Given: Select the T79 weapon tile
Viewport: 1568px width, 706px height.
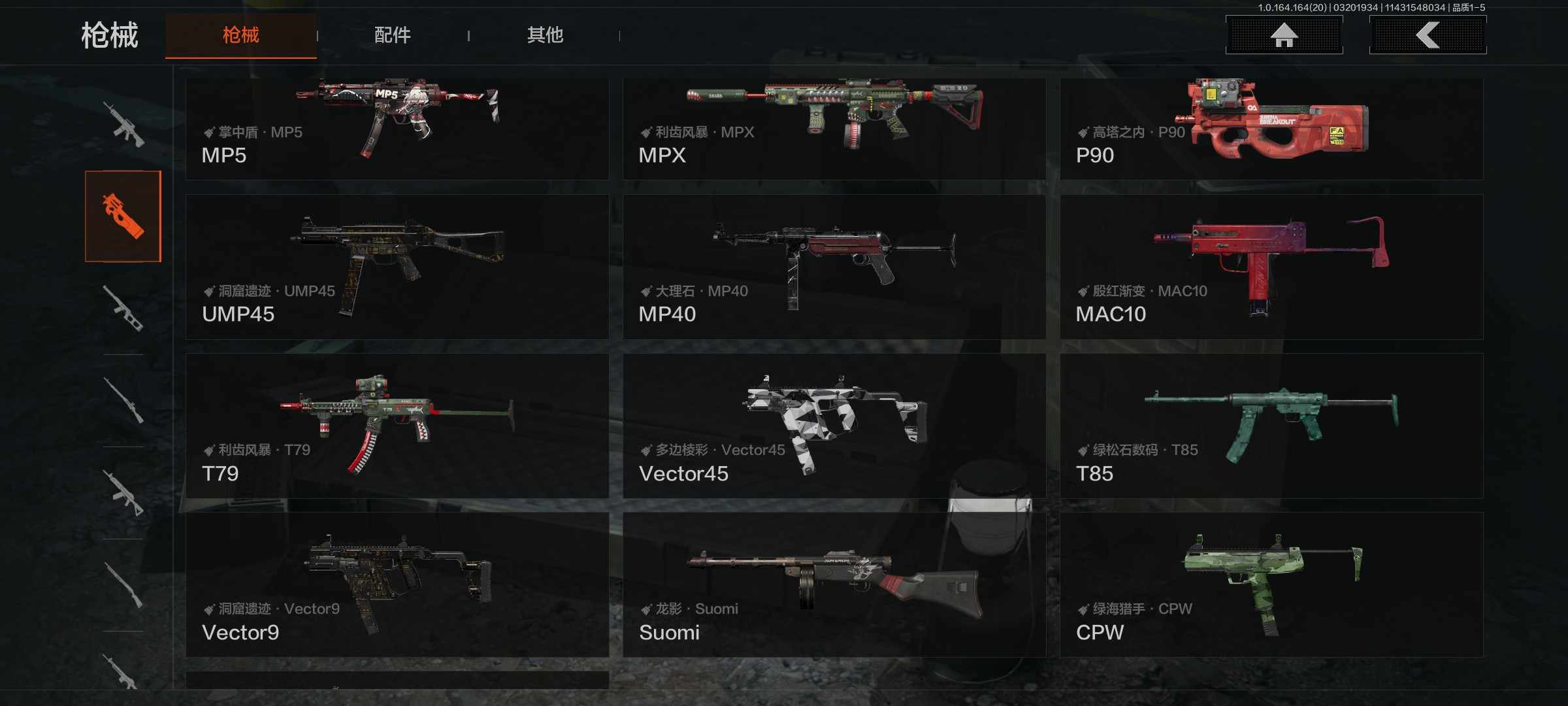Looking at the screenshot, I should pyautogui.click(x=397, y=426).
